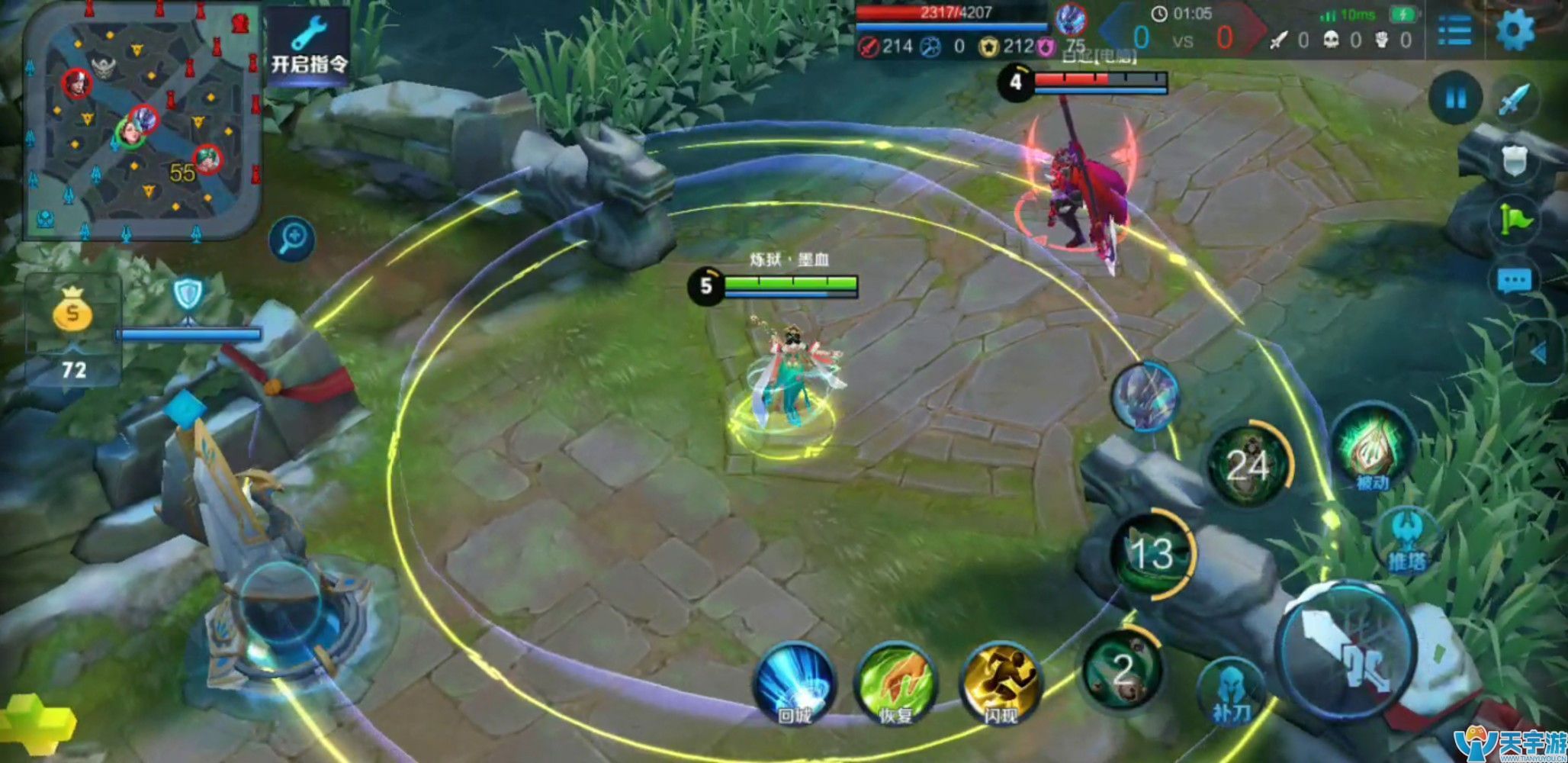The height and width of the screenshot is (763, 1568).
Task: Open the settings gear menu
Action: click(x=1515, y=31)
